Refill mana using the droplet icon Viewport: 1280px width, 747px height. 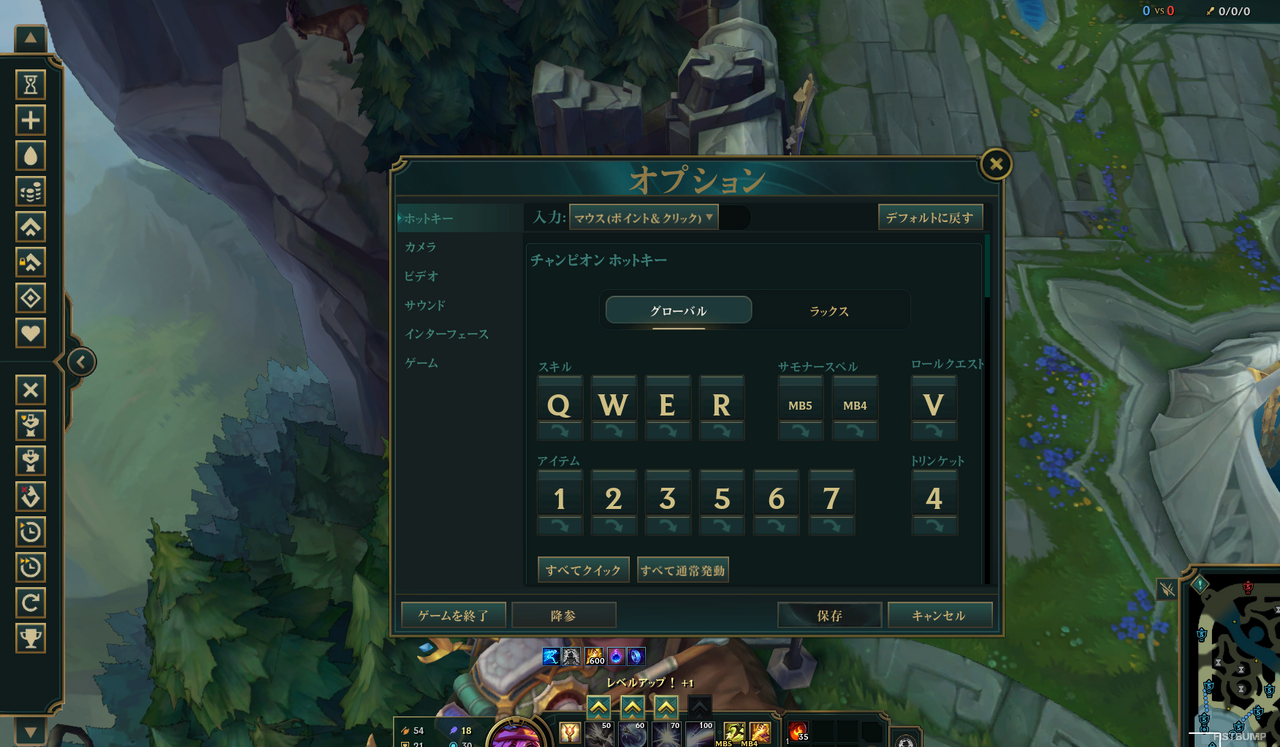point(30,155)
